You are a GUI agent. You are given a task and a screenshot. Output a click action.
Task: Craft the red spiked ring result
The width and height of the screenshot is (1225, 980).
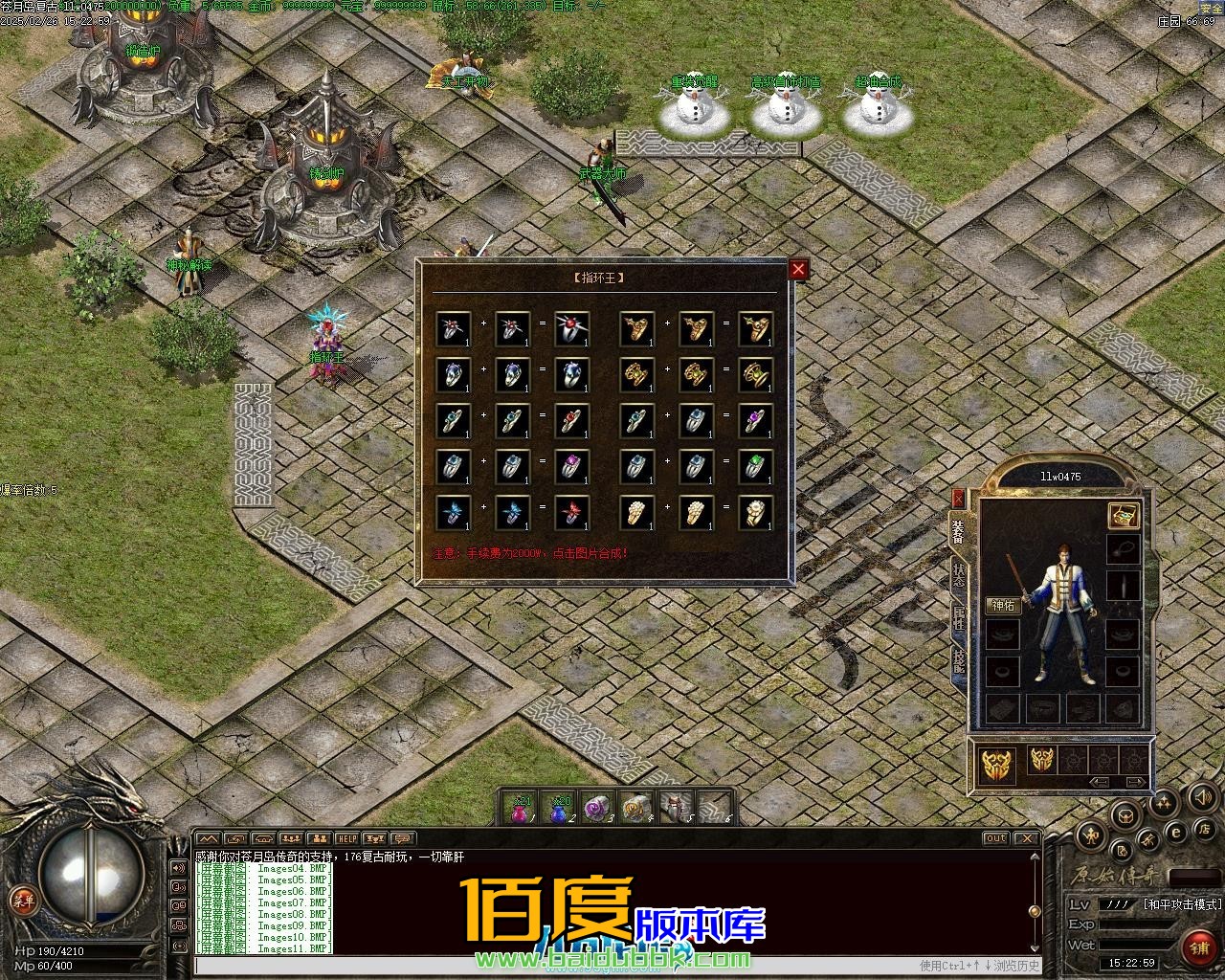[571, 328]
